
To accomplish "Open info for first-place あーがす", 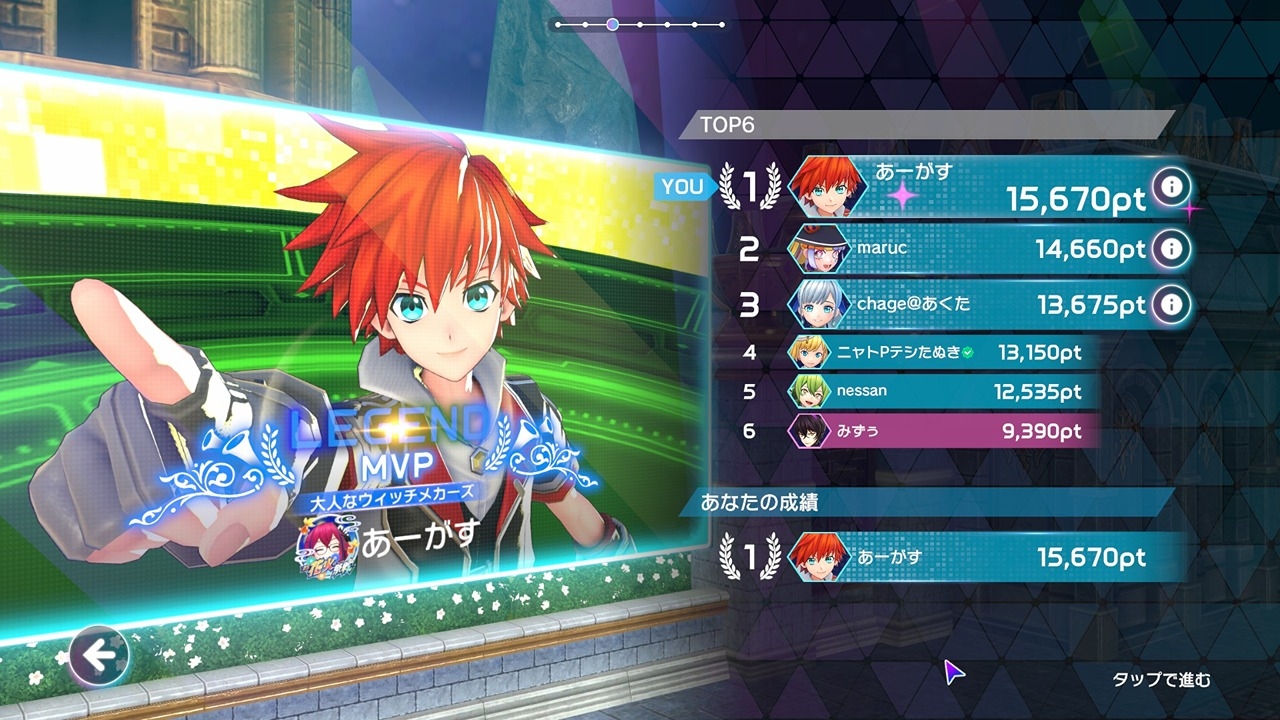I will tap(1172, 186).
